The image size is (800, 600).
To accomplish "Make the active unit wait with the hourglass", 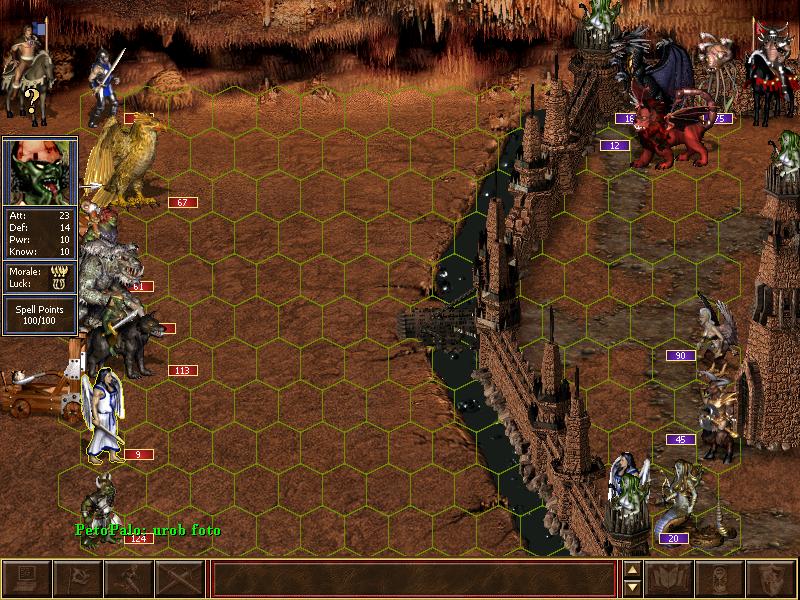I will click(721, 578).
